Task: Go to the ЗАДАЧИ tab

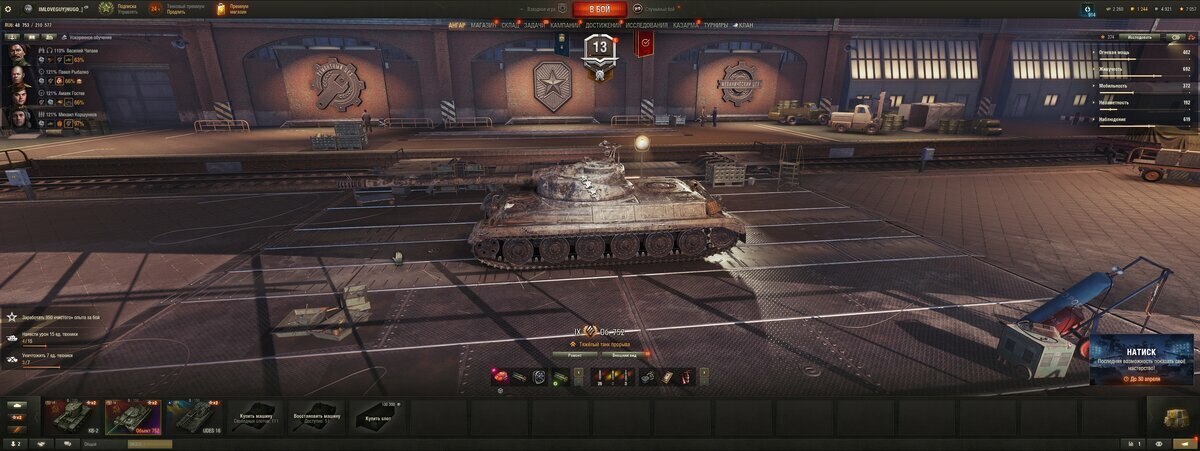Action: pyautogui.click(x=535, y=25)
